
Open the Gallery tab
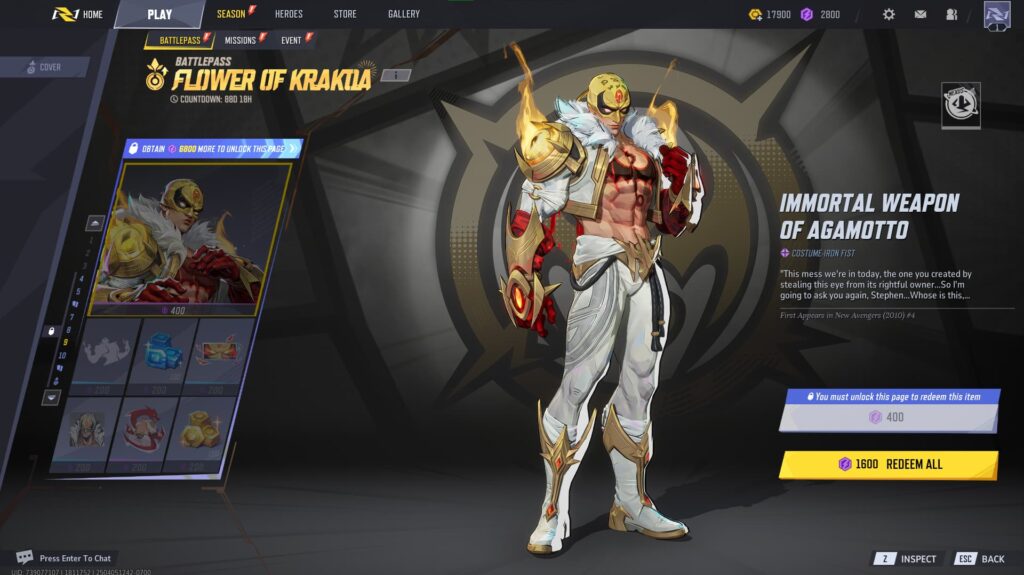404,14
